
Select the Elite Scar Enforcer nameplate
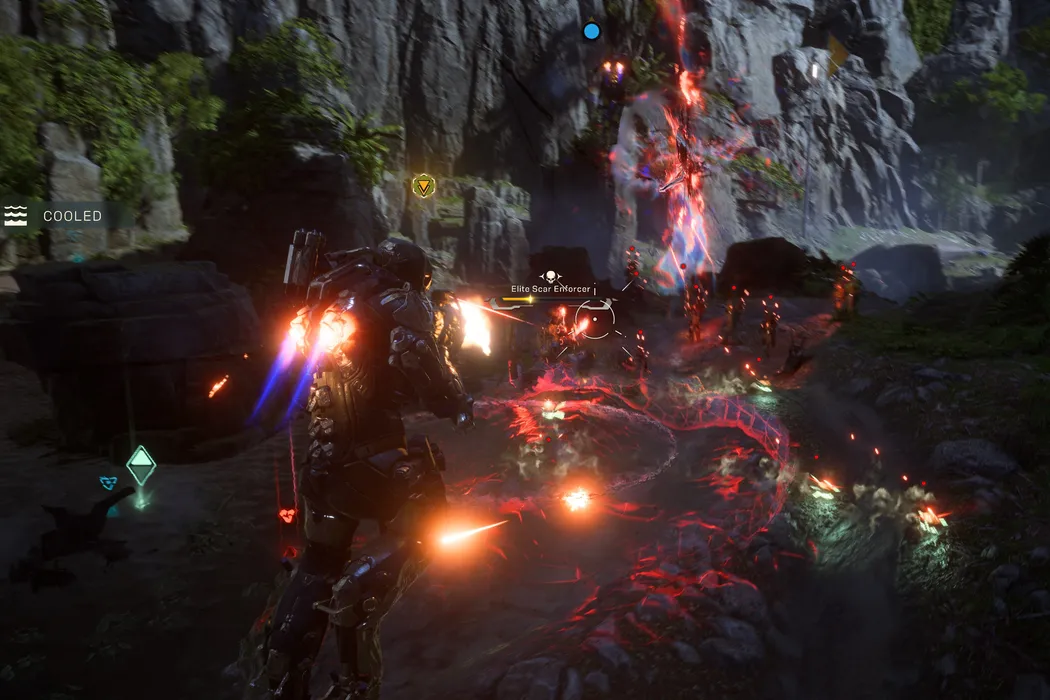click(x=550, y=288)
